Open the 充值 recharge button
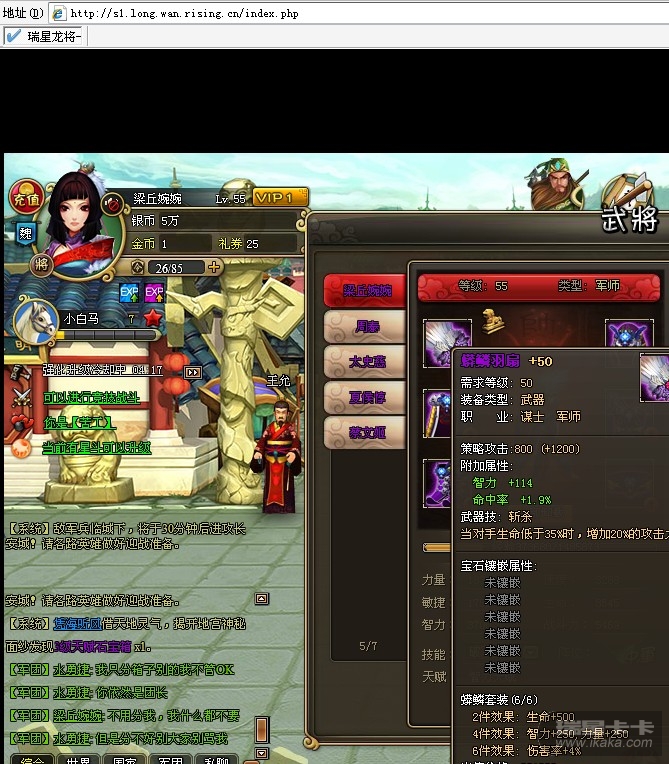The height and width of the screenshot is (764, 669). click(x=27, y=197)
